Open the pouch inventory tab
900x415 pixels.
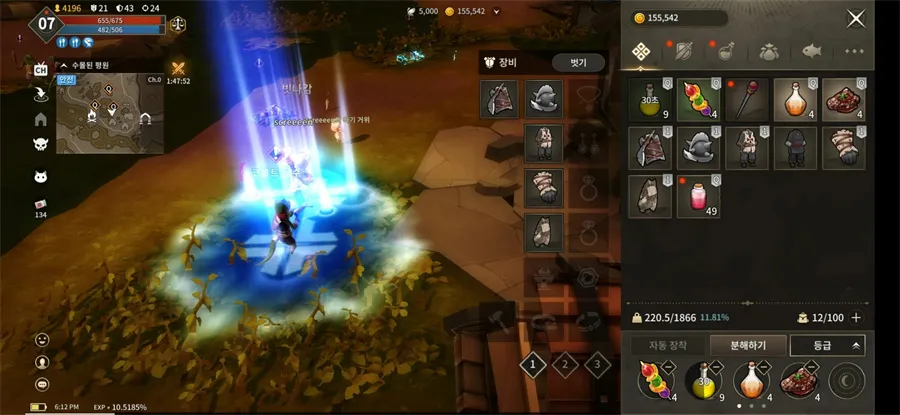(769, 51)
